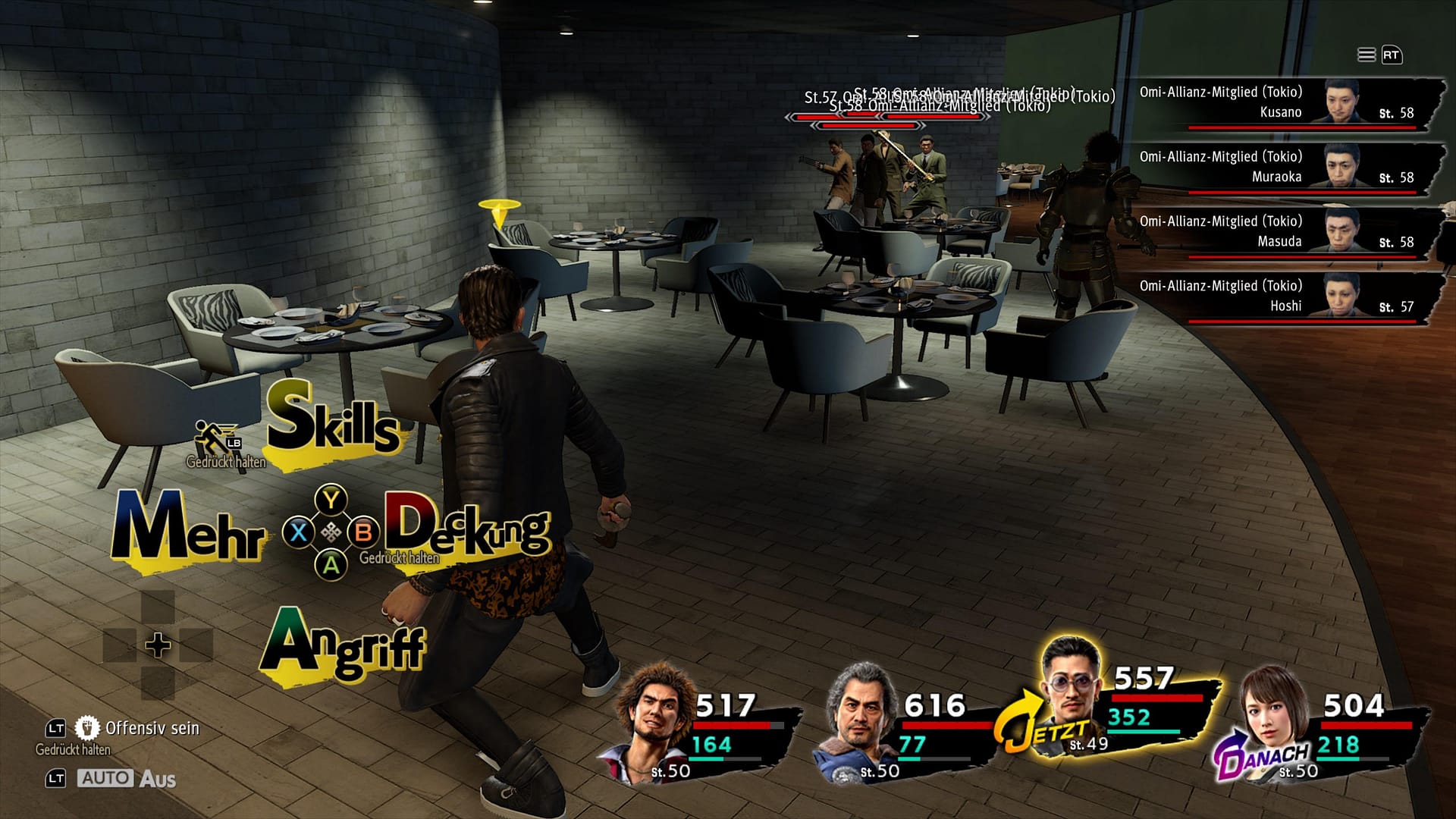1456x819 pixels.
Task: Target enemy Kusano in the enemy list
Action: click(1282, 103)
